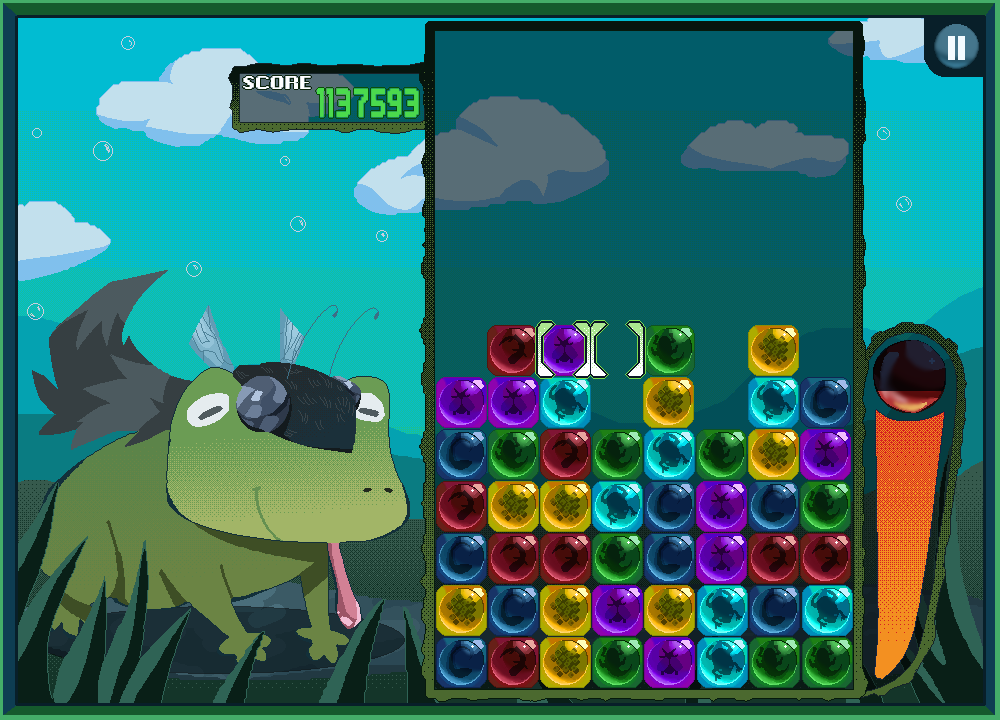1000x720 pixels.
Task: Select the only purple gem in the bottom row
Action: [669, 662]
